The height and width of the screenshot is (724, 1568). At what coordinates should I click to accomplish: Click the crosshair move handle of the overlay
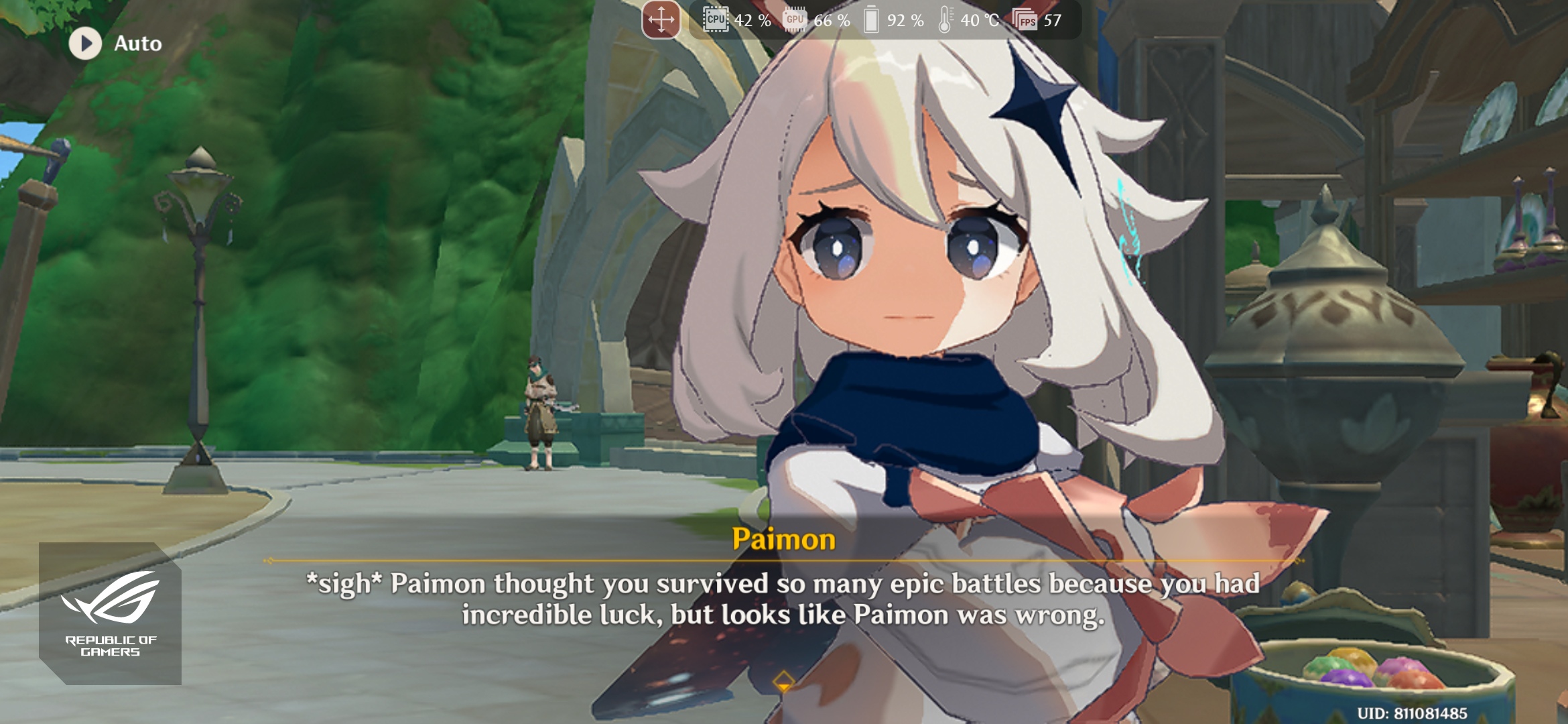coord(661,21)
